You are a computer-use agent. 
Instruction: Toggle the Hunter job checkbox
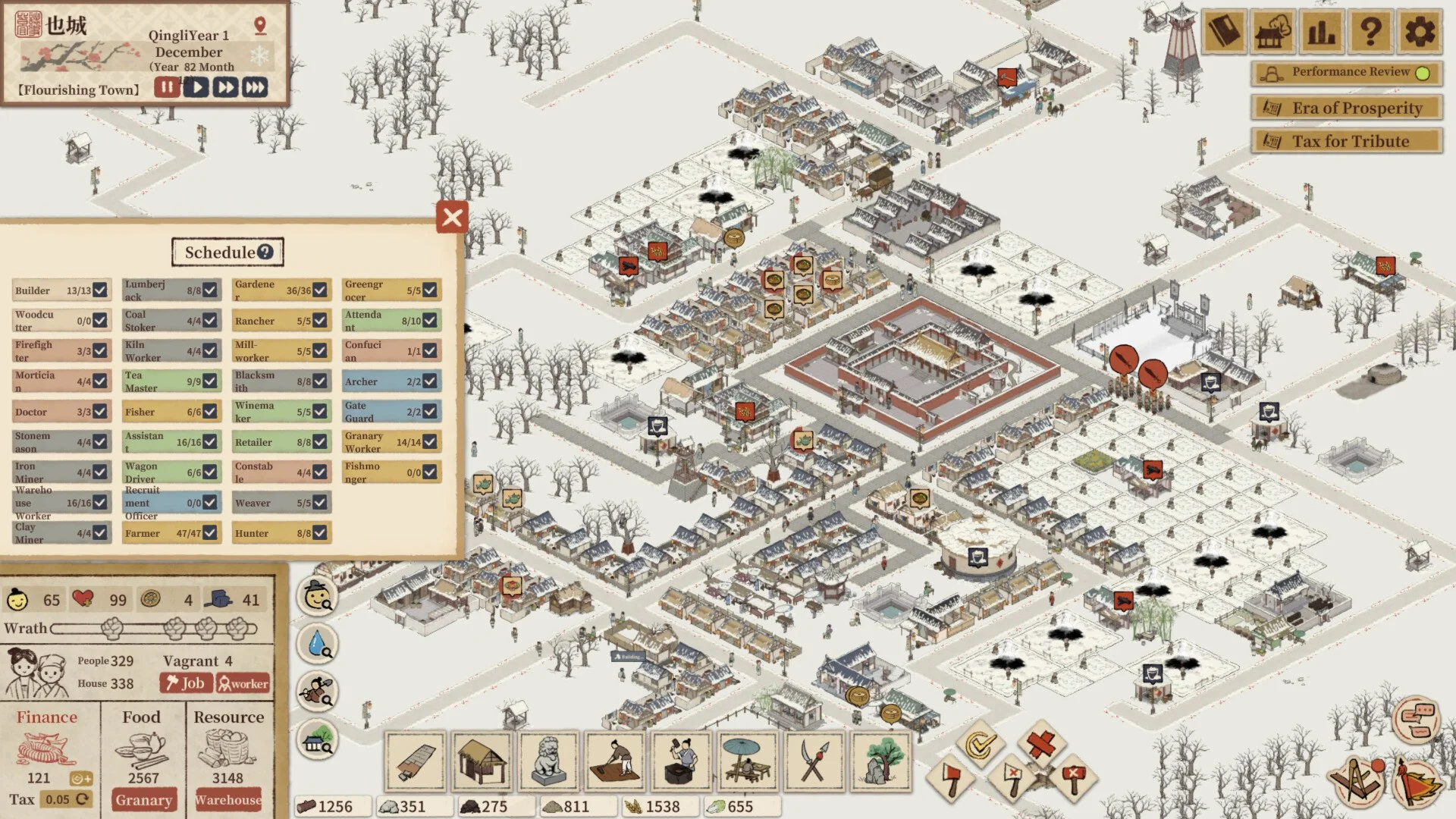[x=320, y=533]
